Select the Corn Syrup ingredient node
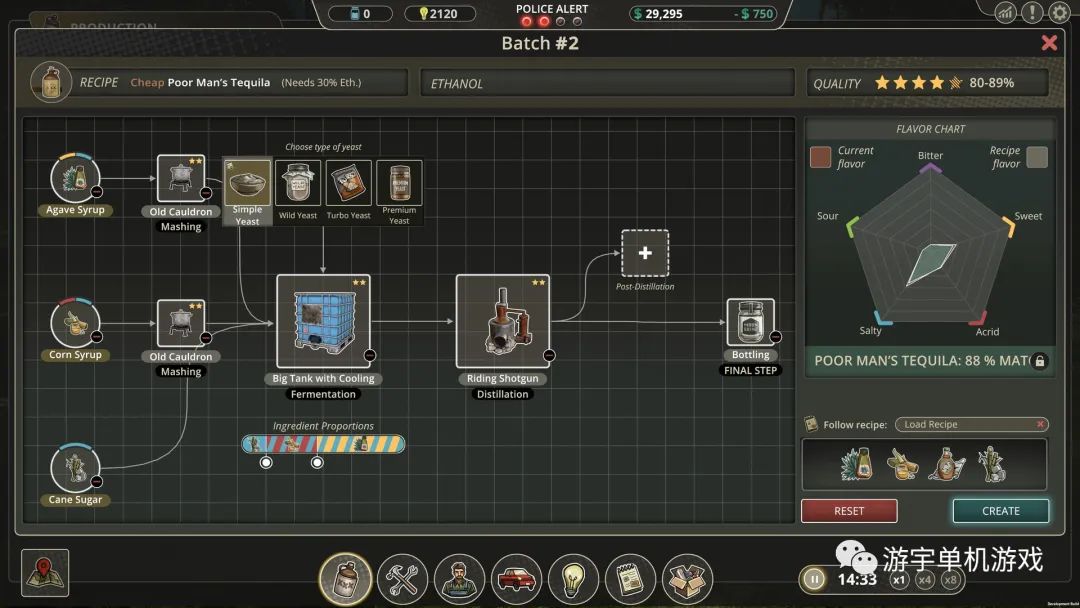This screenshot has width=1080, height=608. pos(75,323)
